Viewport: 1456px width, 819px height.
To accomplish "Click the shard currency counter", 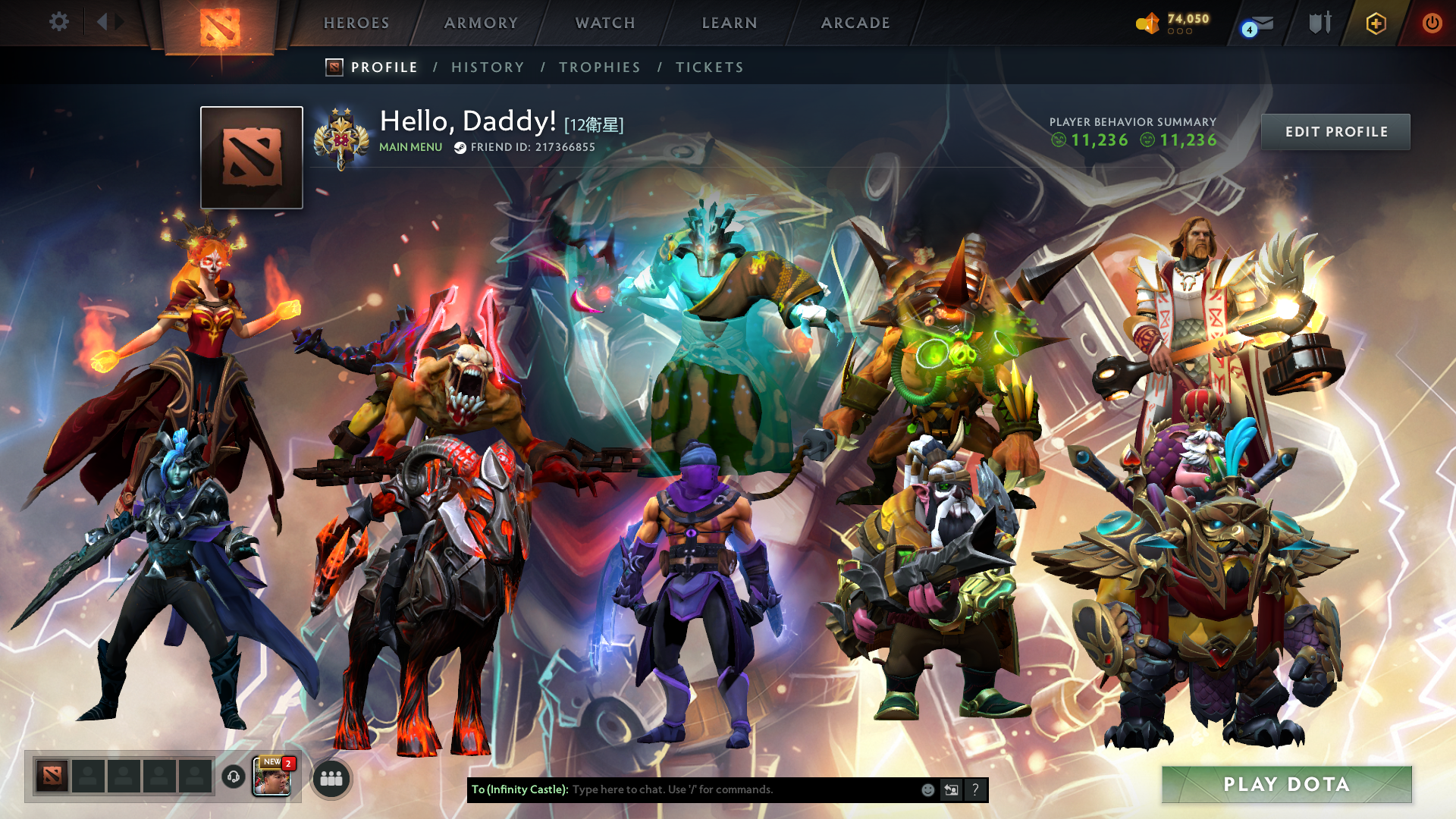I will click(x=1175, y=22).
